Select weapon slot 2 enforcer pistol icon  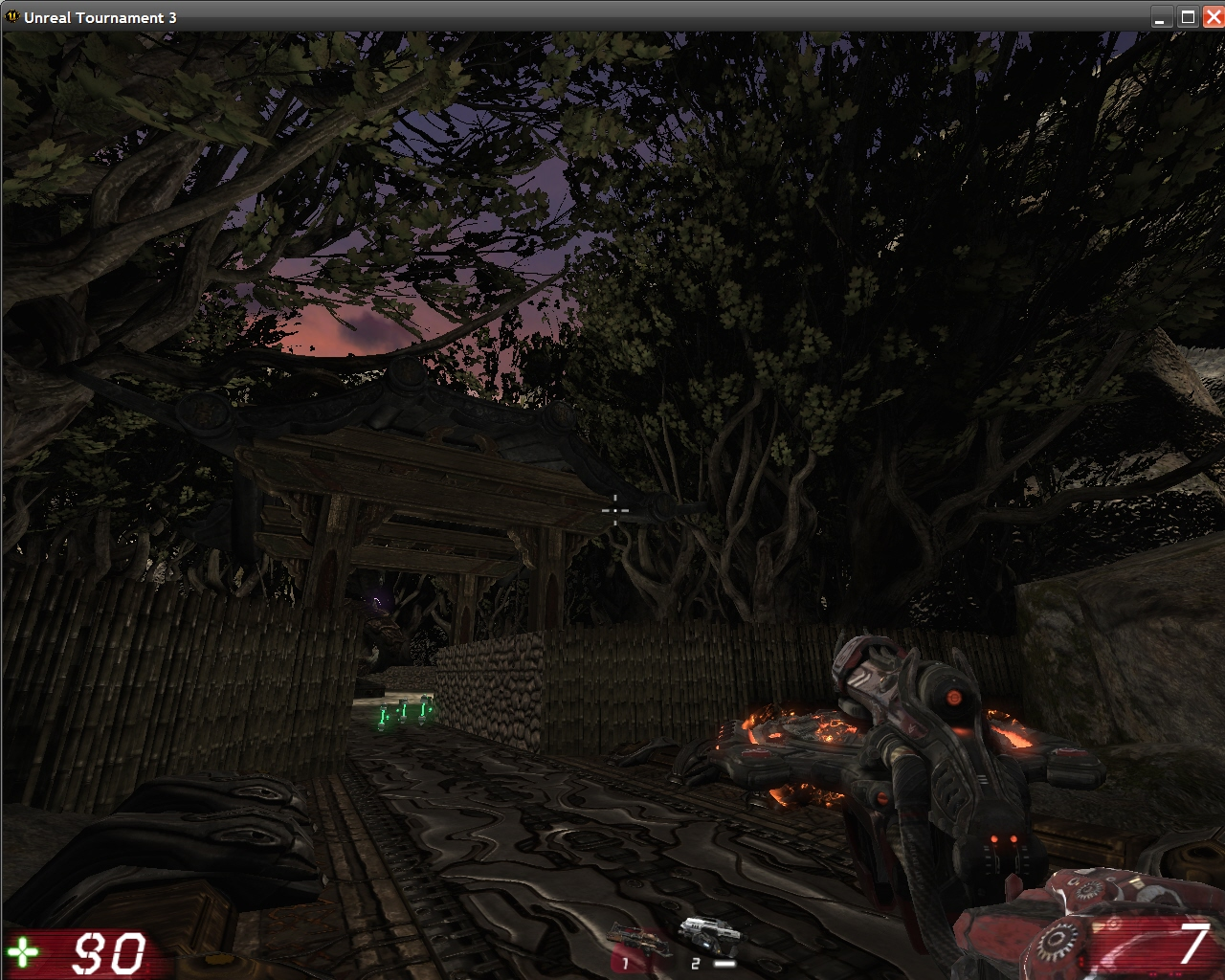[710, 936]
